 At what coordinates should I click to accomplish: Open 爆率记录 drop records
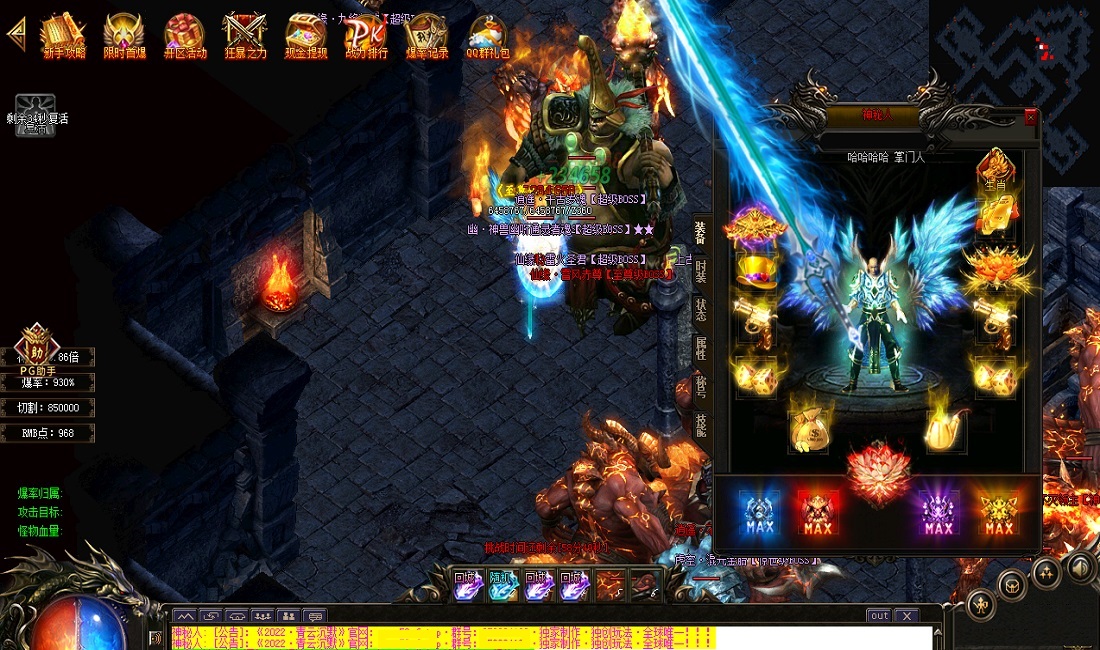click(x=426, y=36)
